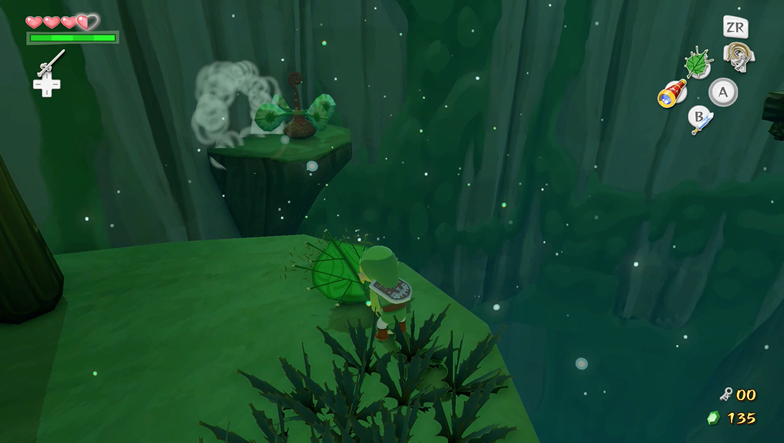Select the sword icon in the action cluster

[700, 121]
